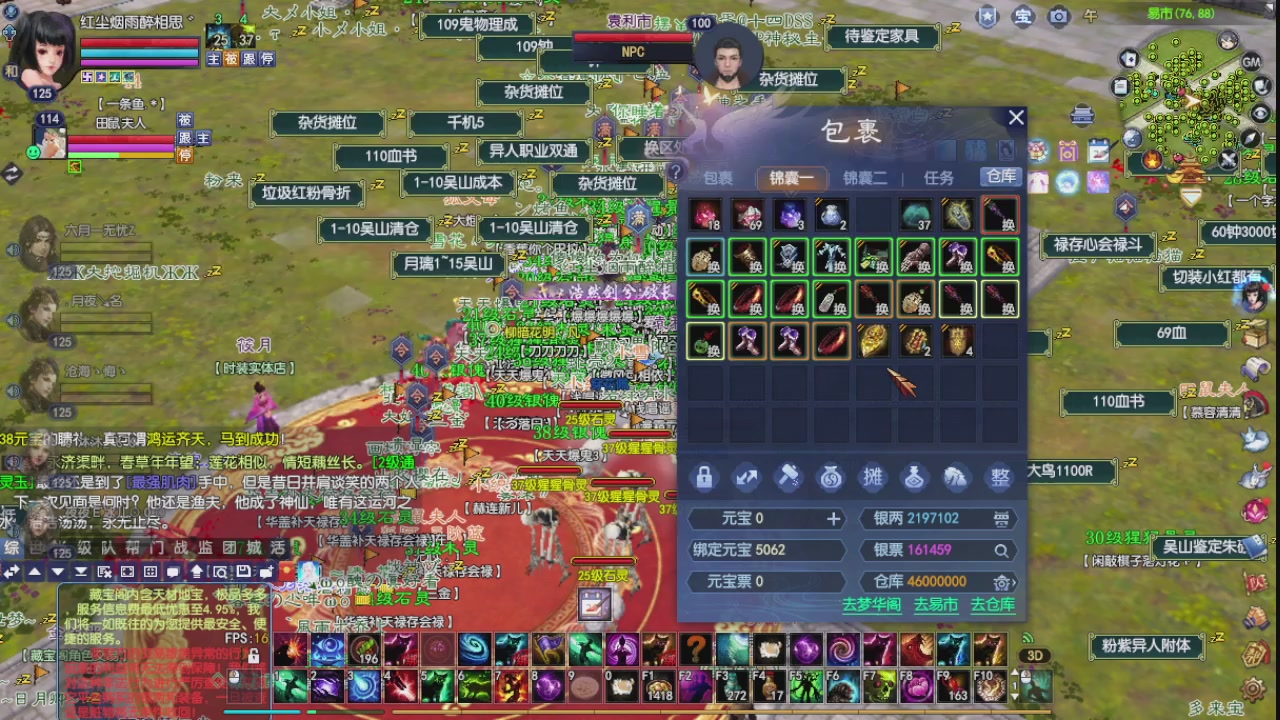Click the 元宝 0 input field in the bag panel
The width and height of the screenshot is (1280, 720).
tap(765, 518)
